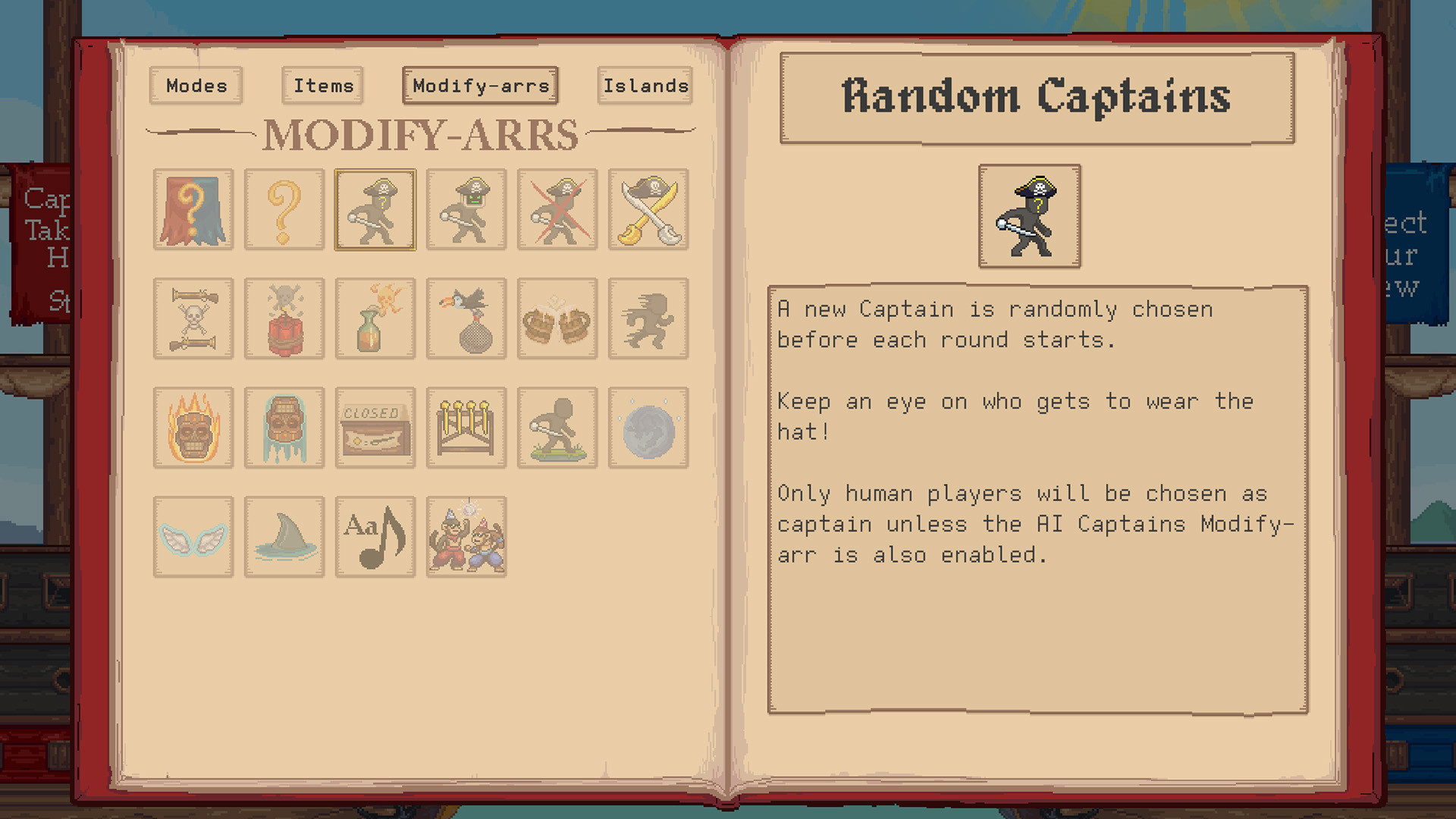Select the moon modify-arr tile
This screenshot has height=819, width=1456.
tap(648, 427)
